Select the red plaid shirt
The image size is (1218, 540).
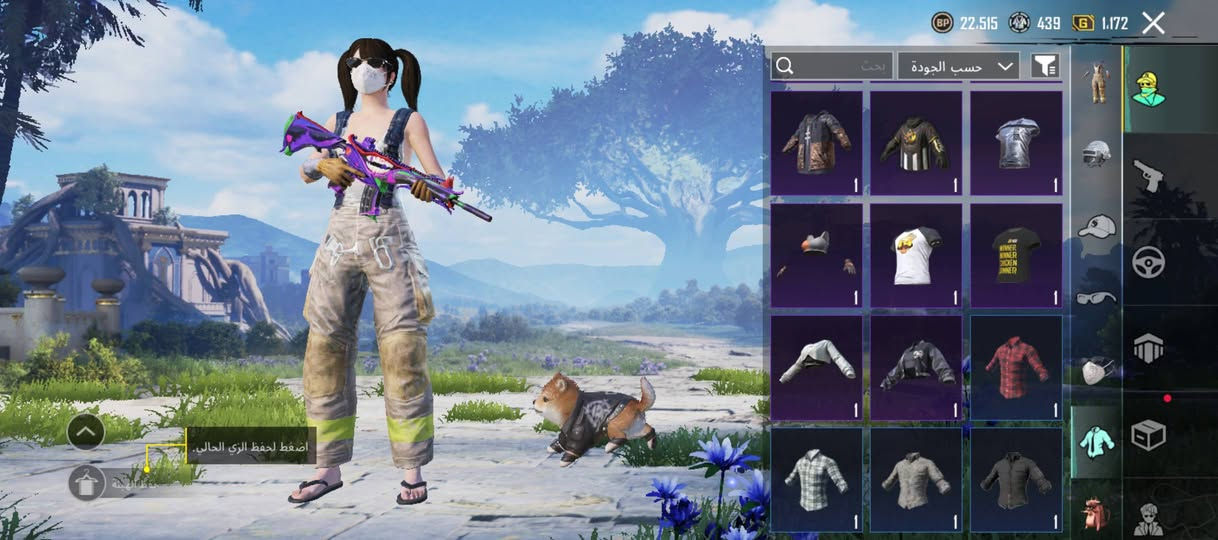click(x=1016, y=367)
